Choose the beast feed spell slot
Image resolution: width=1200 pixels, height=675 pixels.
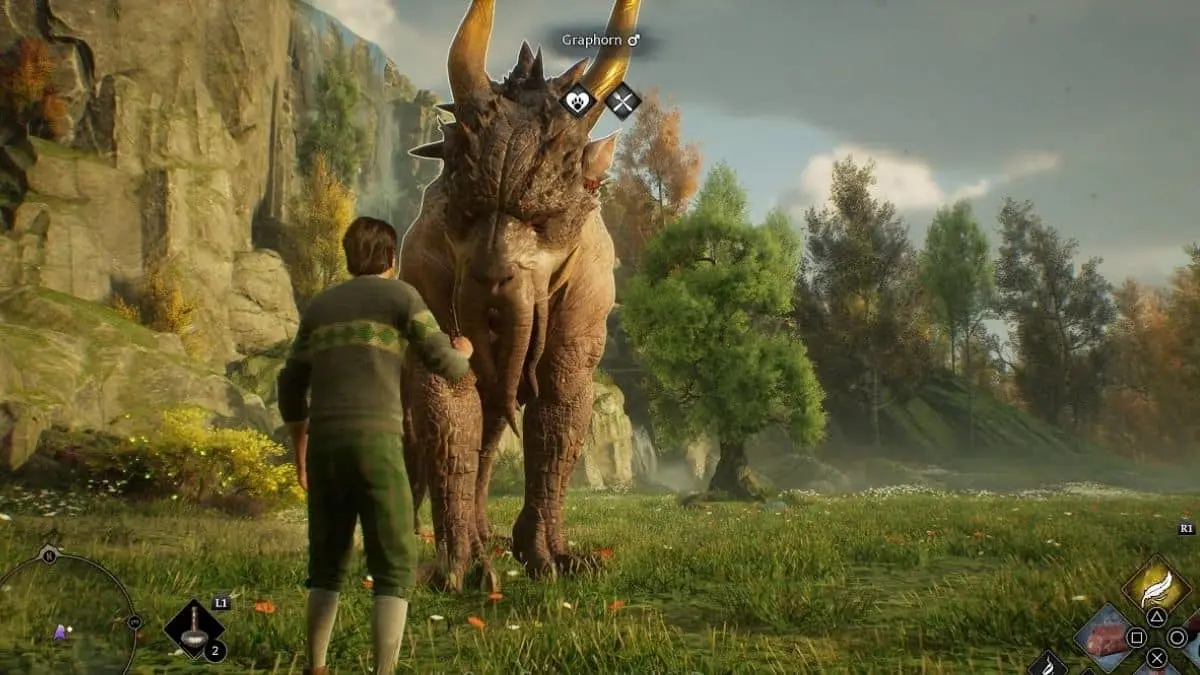[x=1103, y=637]
